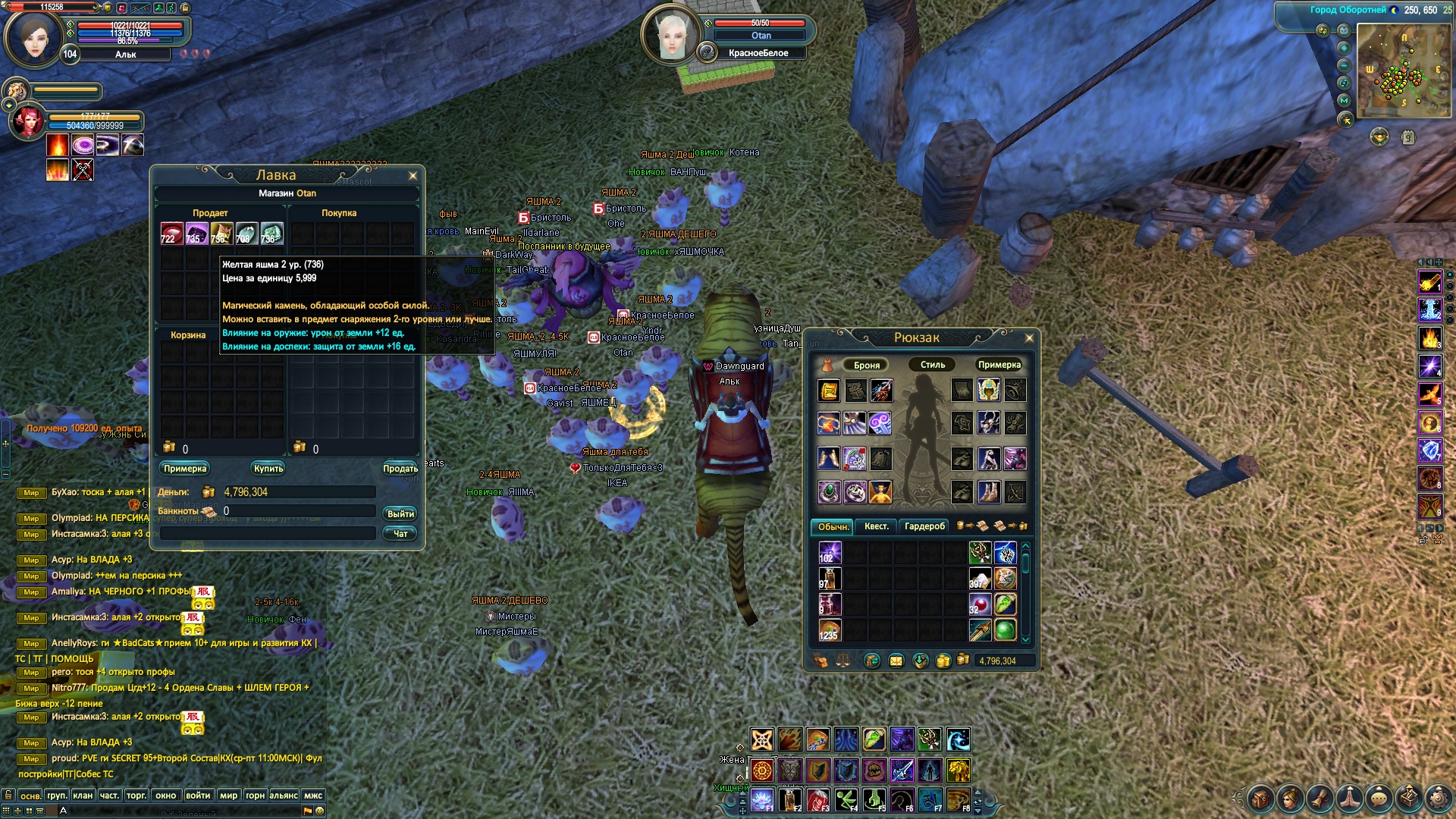This screenshot has height=819, width=1456.
Task: Open the Броня equipment tab
Action: click(x=866, y=365)
